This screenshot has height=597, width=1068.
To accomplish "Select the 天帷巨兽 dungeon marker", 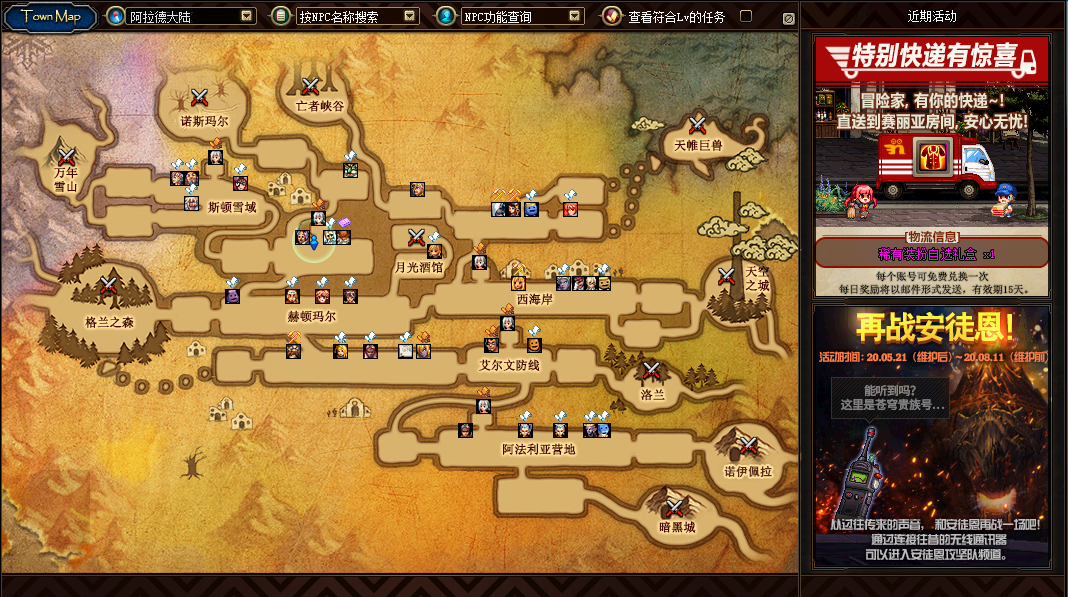I will pos(698,125).
